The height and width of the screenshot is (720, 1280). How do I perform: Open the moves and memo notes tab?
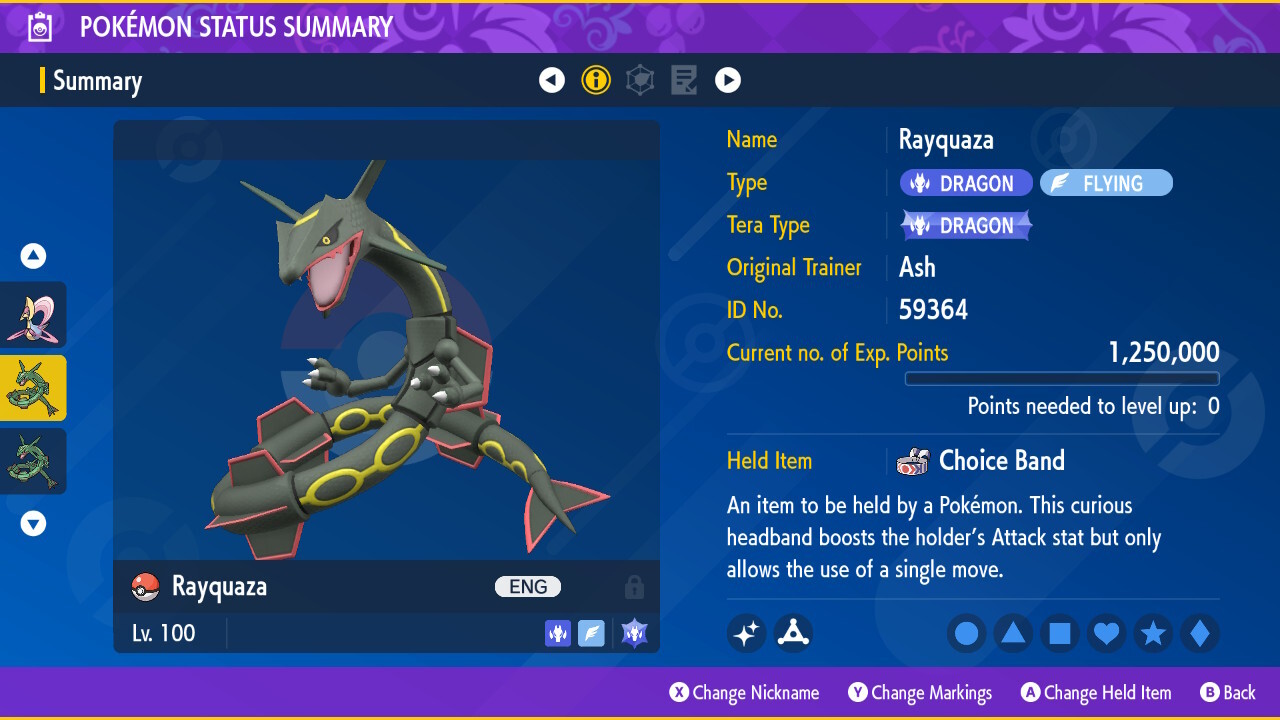pos(684,80)
